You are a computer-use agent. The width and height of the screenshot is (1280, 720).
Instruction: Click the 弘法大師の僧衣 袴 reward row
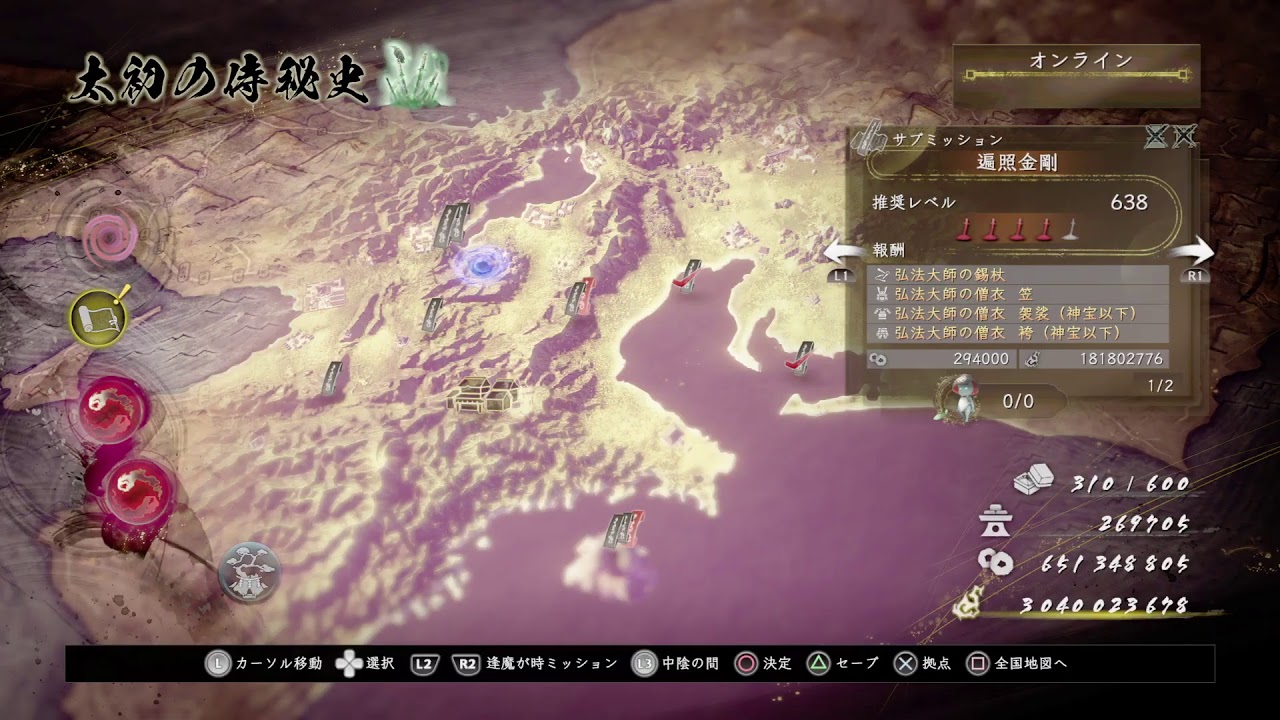point(1018,332)
